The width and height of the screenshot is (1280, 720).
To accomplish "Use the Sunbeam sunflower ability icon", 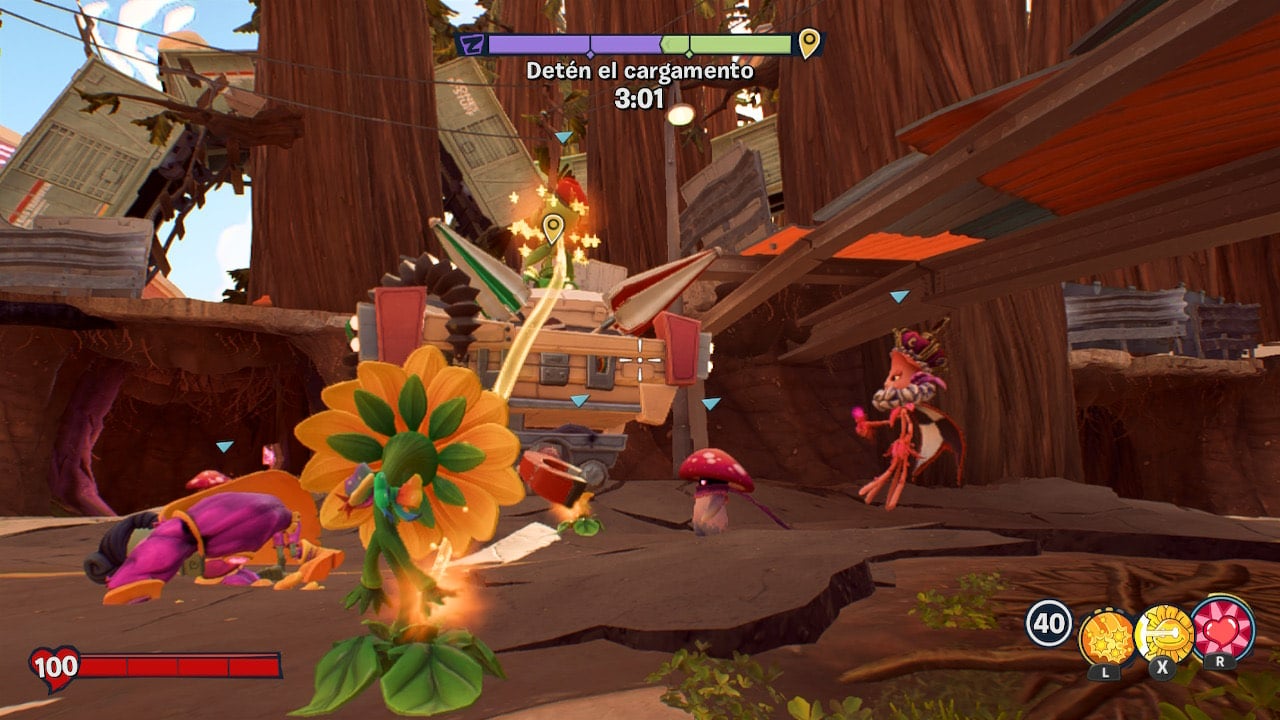I will (1164, 634).
